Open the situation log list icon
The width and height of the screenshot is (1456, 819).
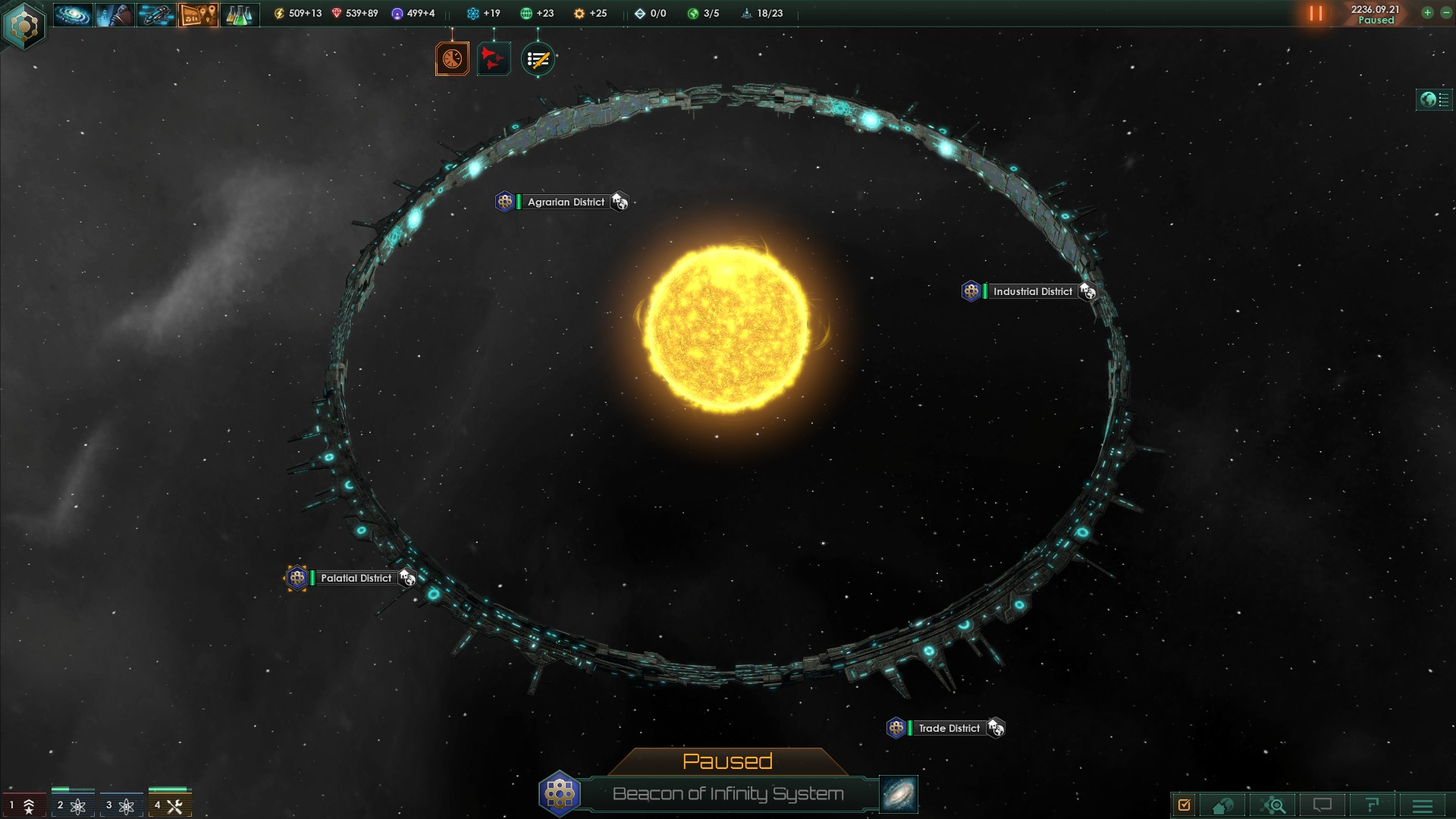(538, 59)
